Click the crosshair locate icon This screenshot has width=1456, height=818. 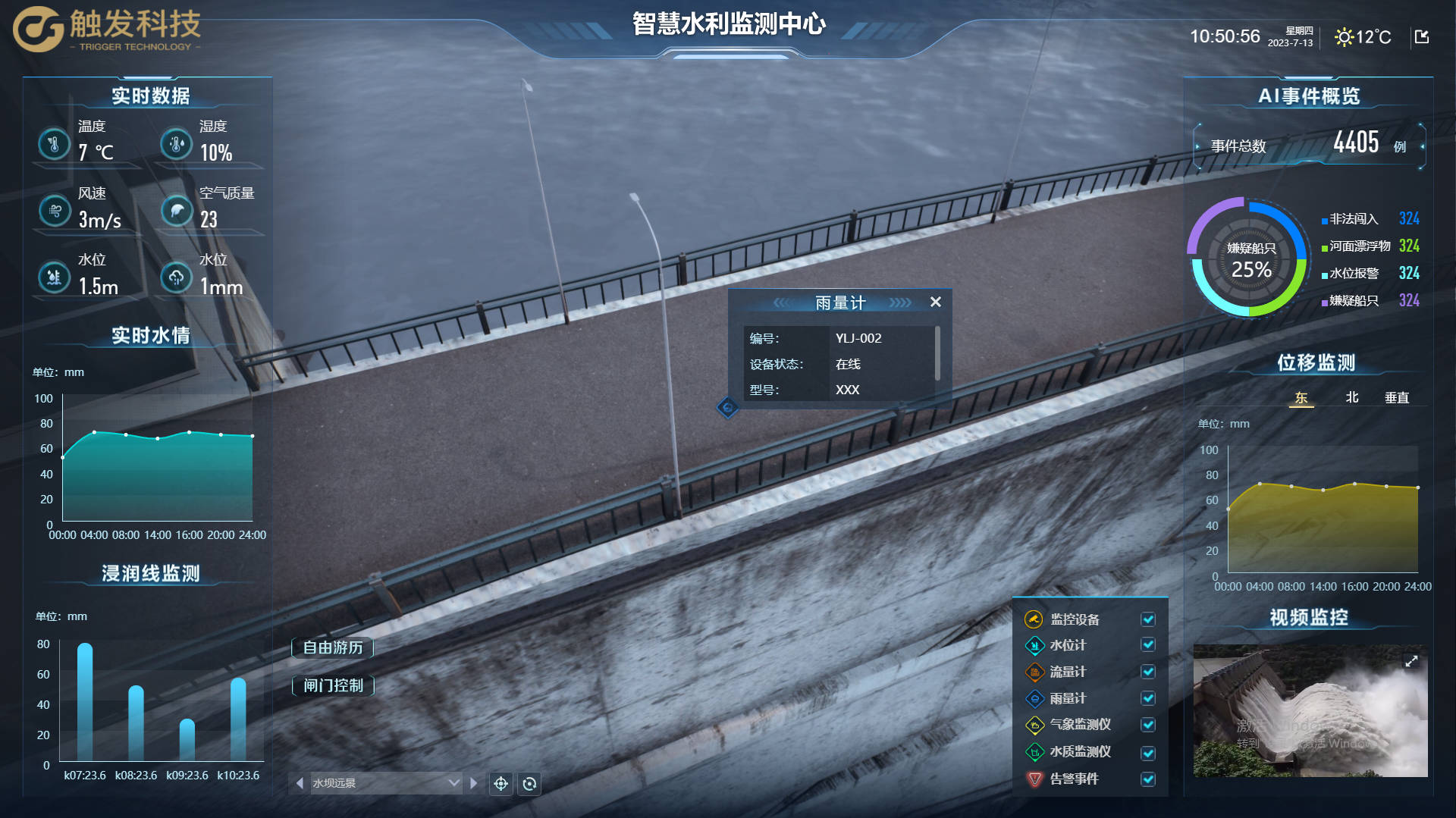(500, 783)
